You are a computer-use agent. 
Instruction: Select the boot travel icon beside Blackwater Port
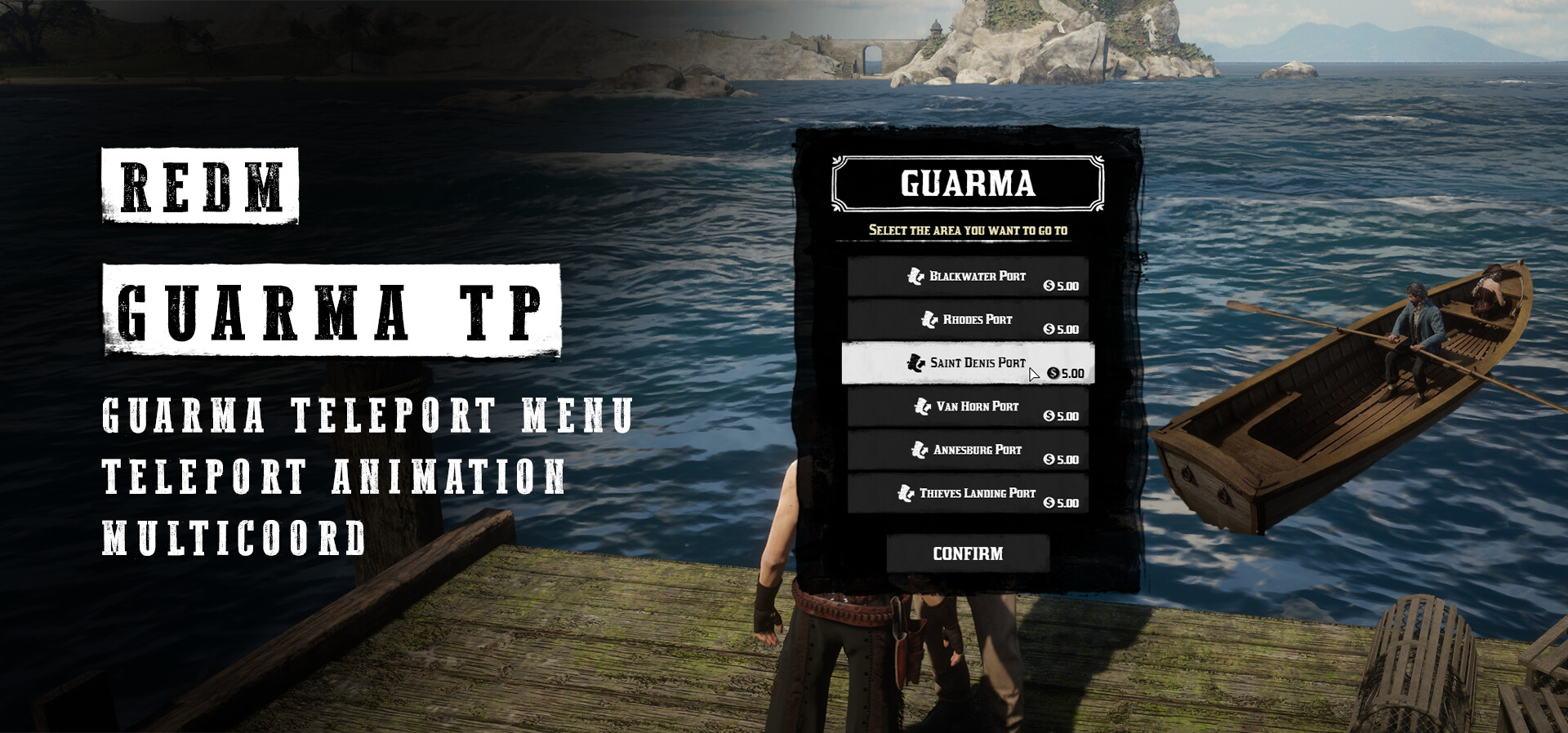click(917, 277)
